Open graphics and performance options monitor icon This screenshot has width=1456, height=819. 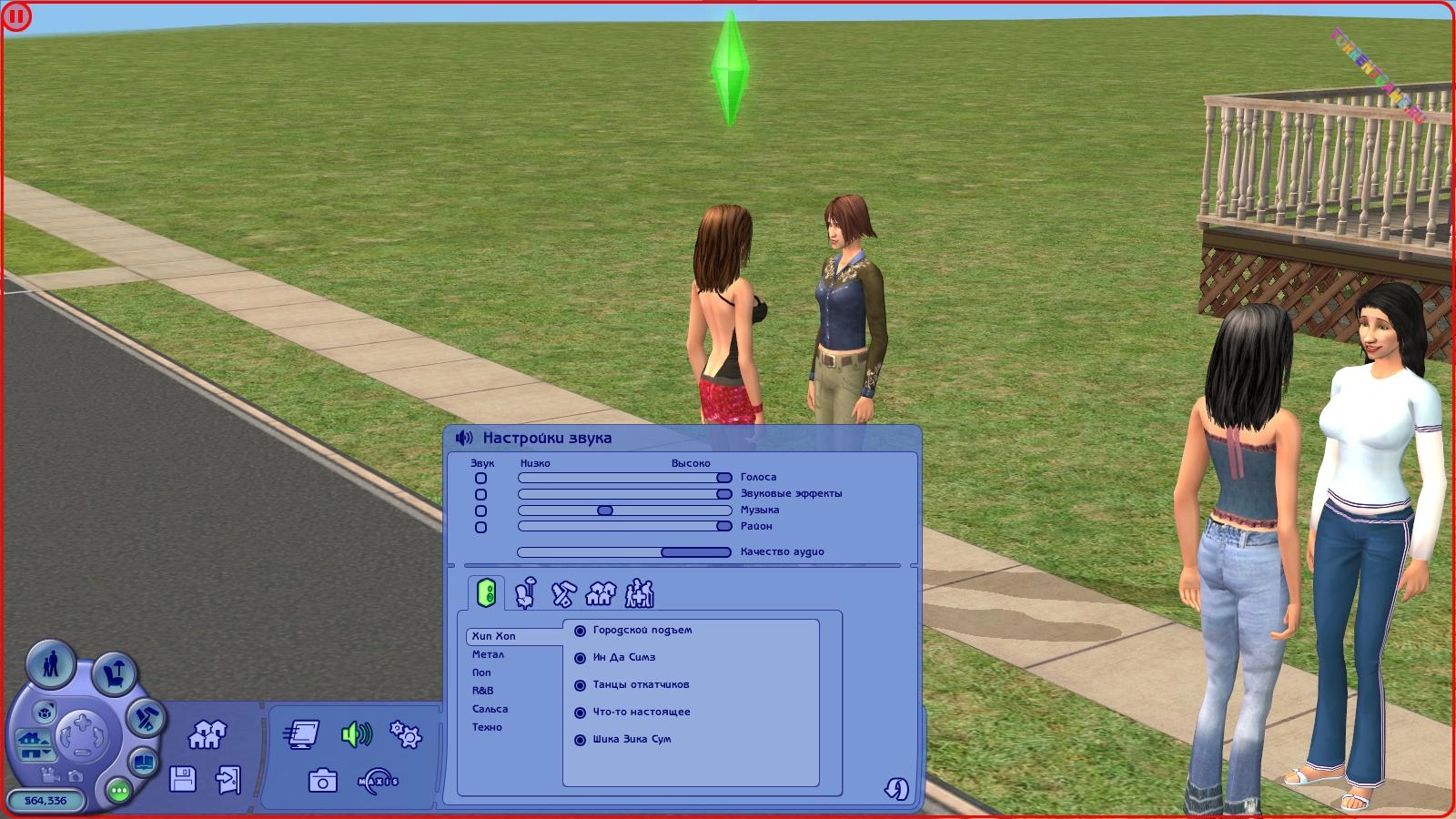coord(302,733)
